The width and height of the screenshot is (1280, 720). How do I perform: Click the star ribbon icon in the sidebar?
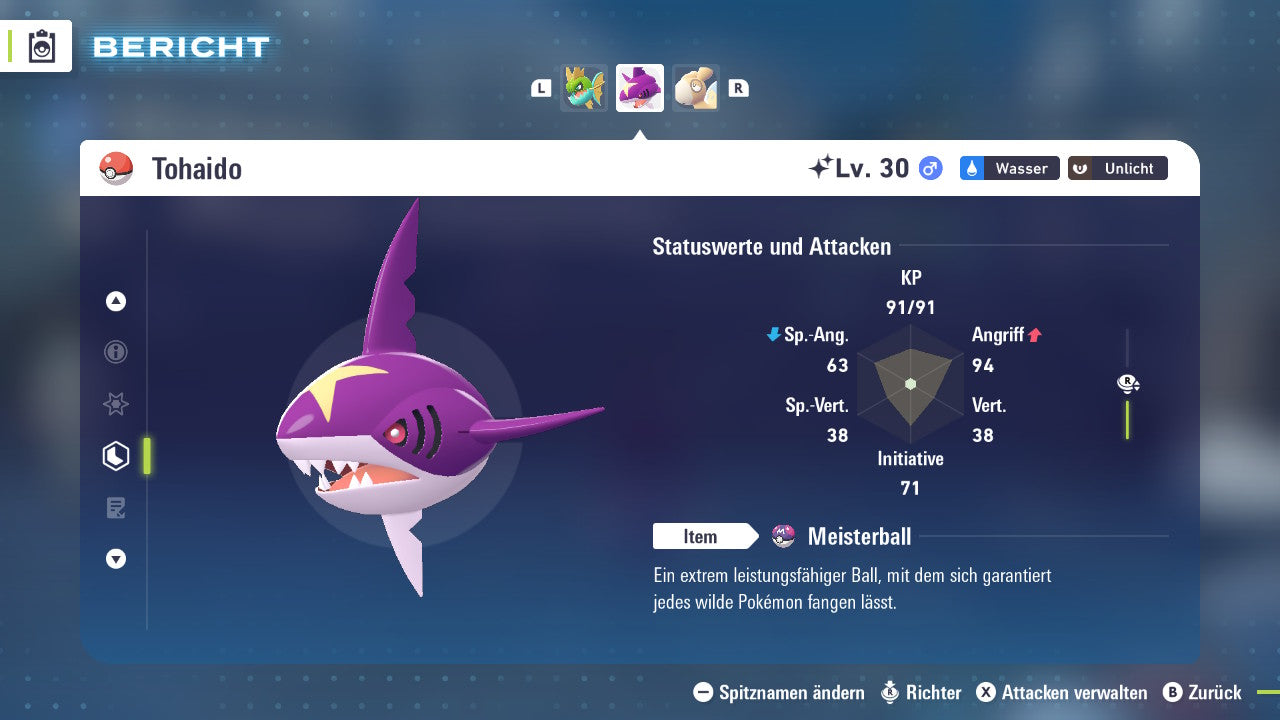click(115, 404)
